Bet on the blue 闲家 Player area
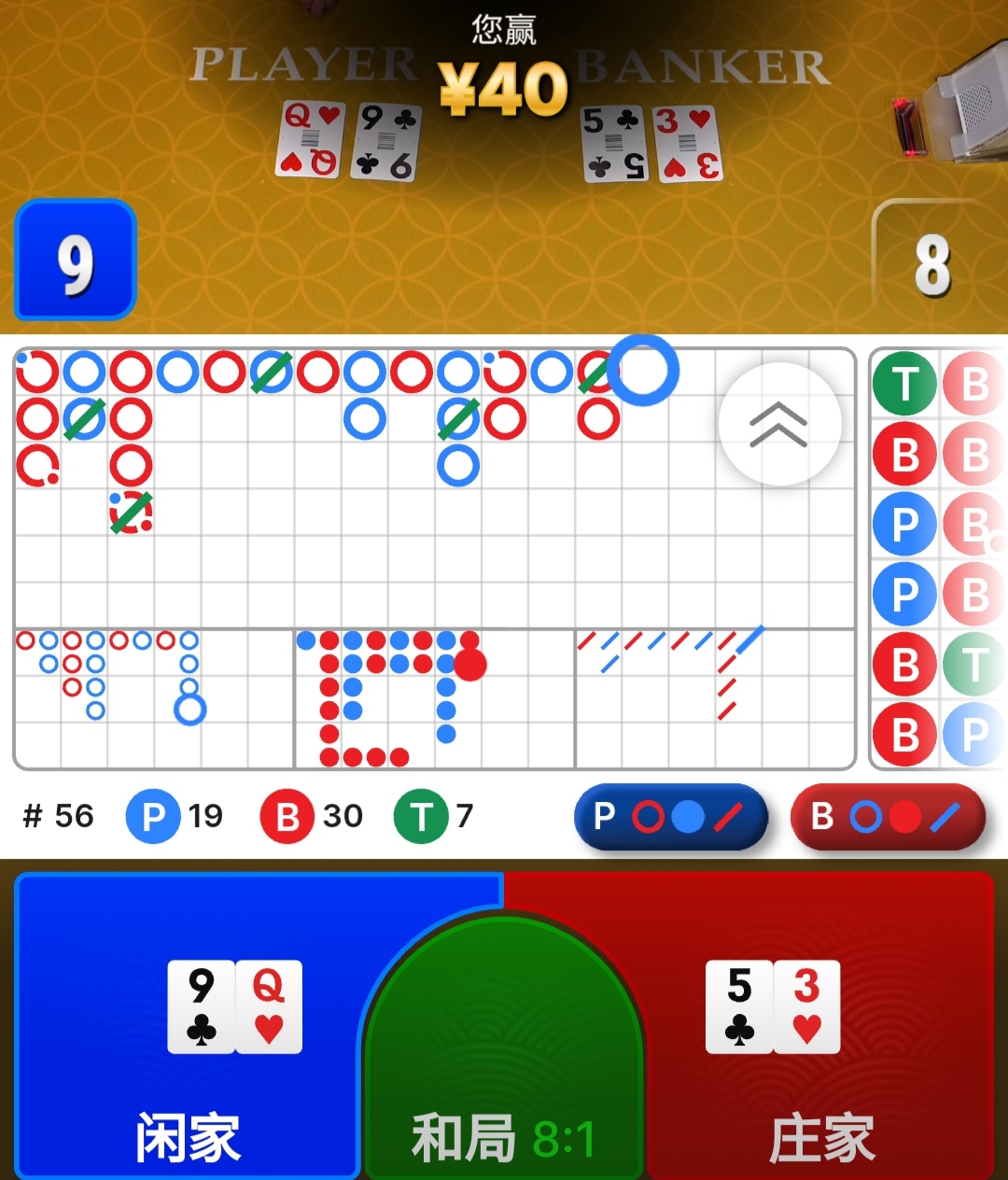This screenshot has height=1180, width=1008. [x=187, y=1027]
